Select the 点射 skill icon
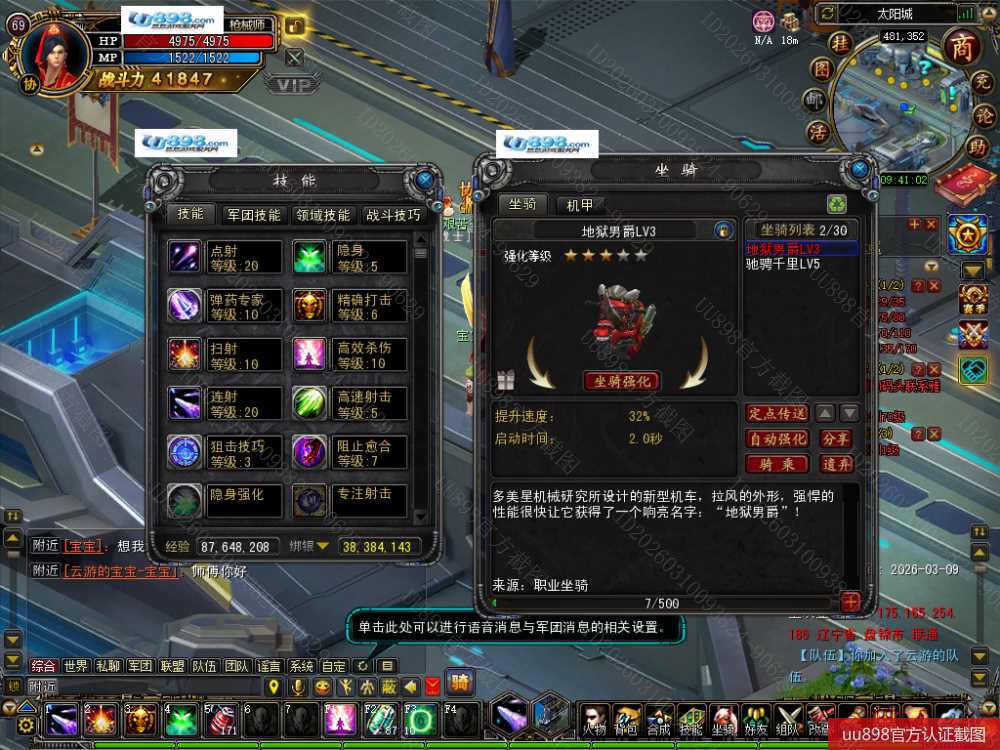Viewport: 1000px width, 750px height. (x=185, y=257)
